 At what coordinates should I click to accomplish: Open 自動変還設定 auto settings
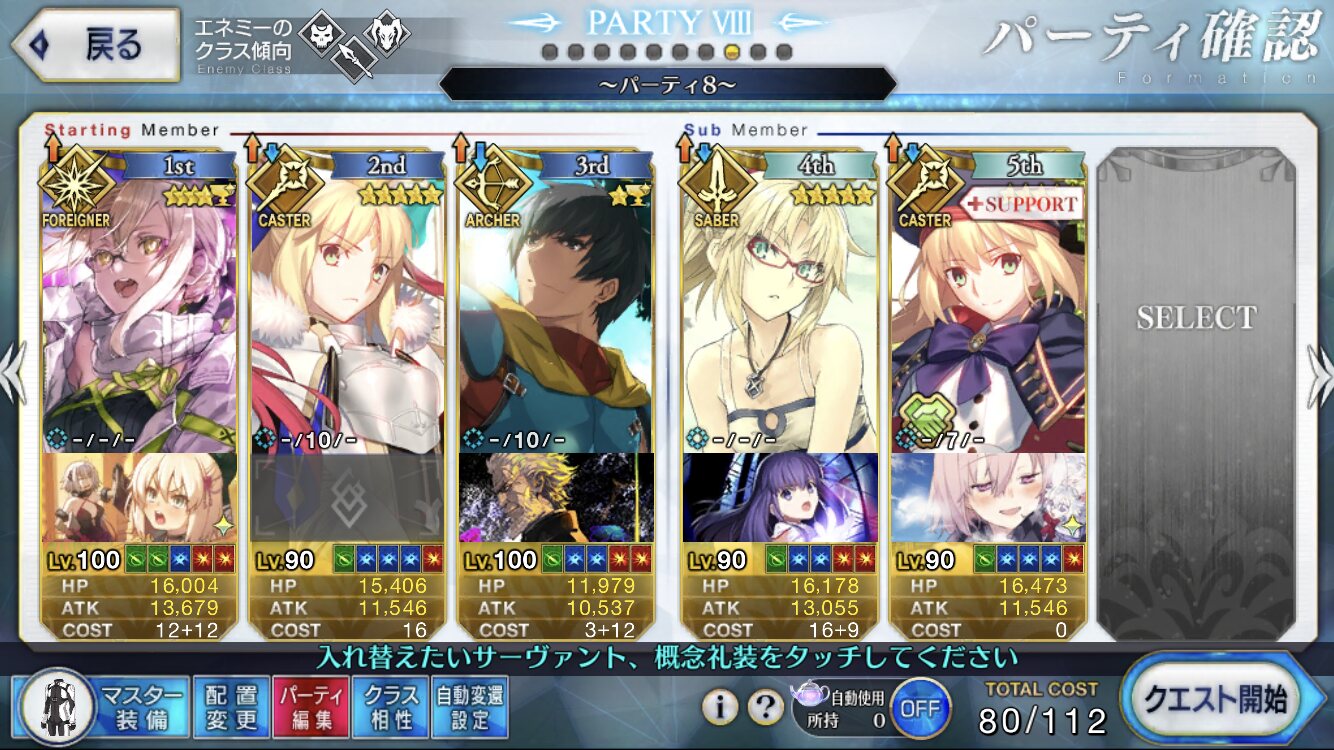point(469,707)
